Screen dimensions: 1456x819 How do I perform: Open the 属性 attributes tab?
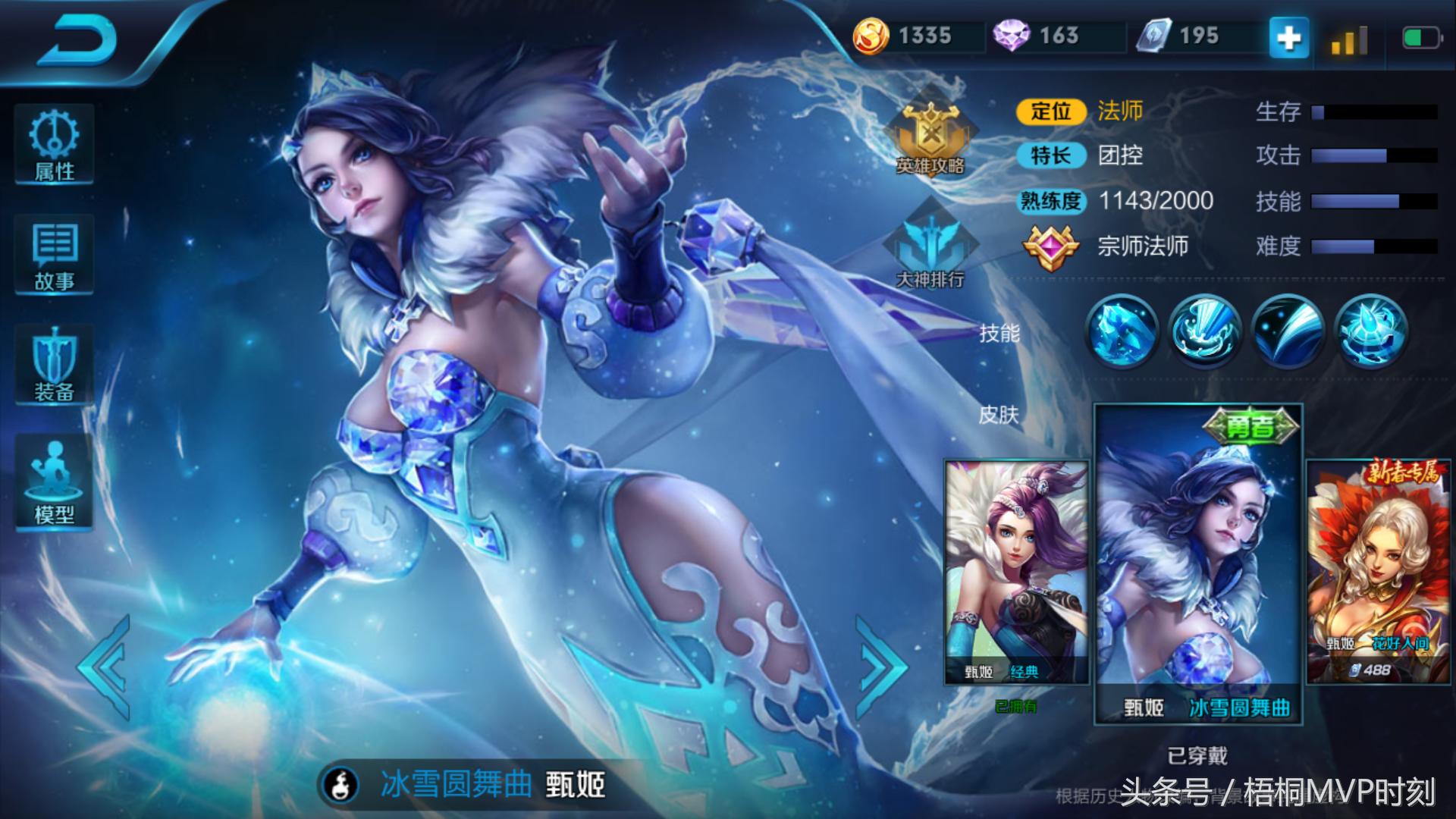tap(54, 145)
